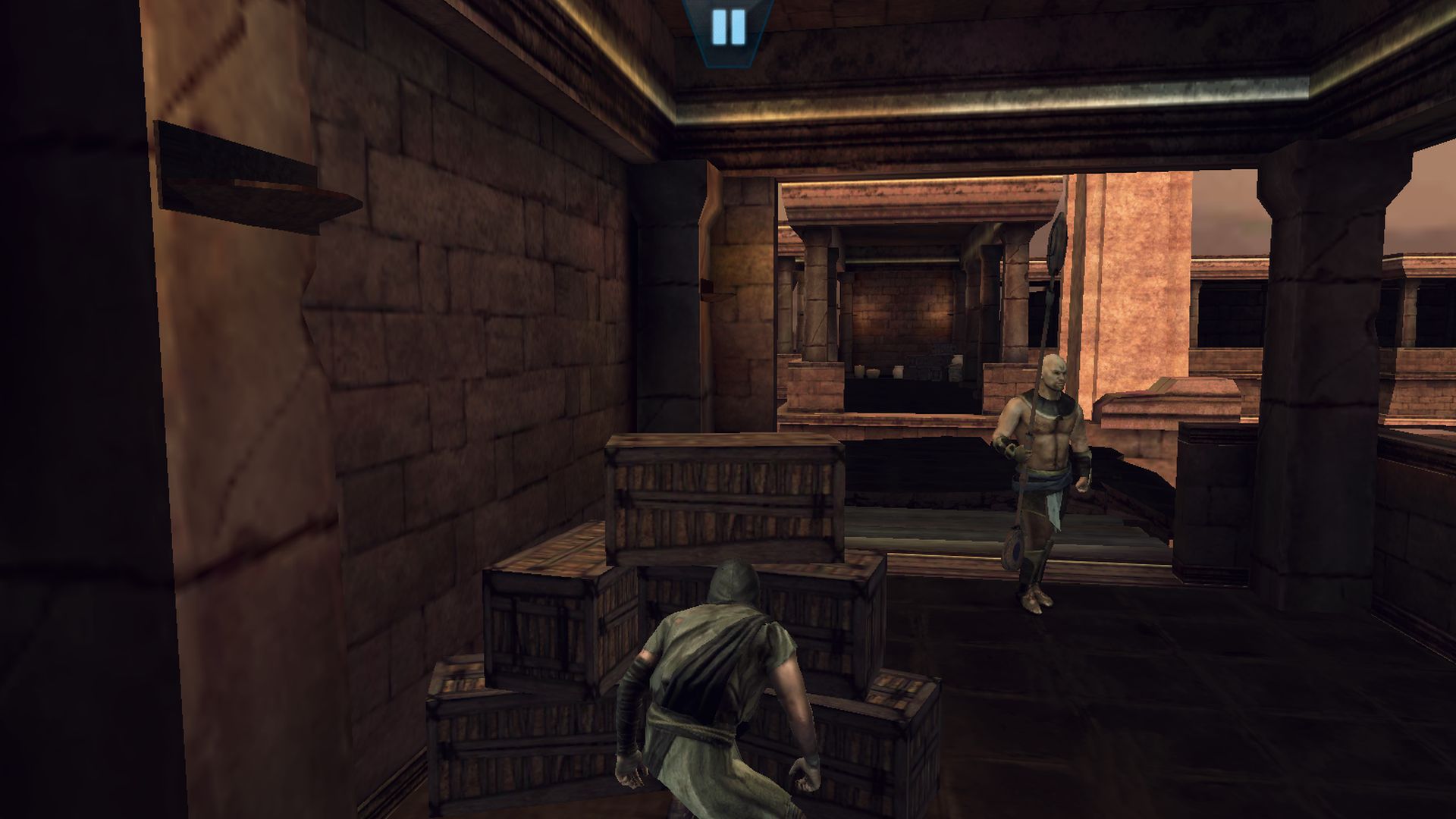The height and width of the screenshot is (819, 1456).
Task: Pause the game with the pause button
Action: coord(728,27)
